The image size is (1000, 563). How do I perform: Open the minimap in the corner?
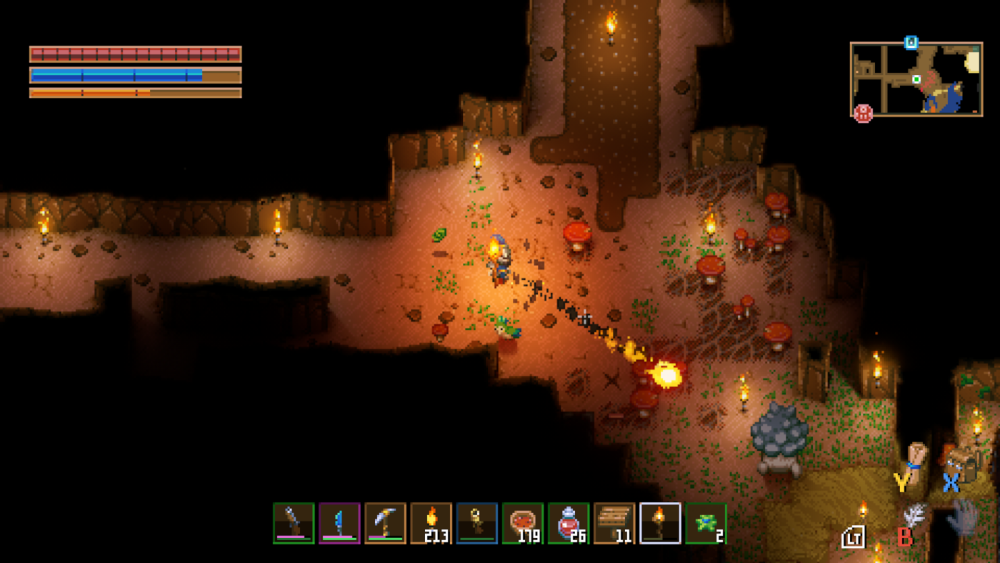click(x=916, y=78)
